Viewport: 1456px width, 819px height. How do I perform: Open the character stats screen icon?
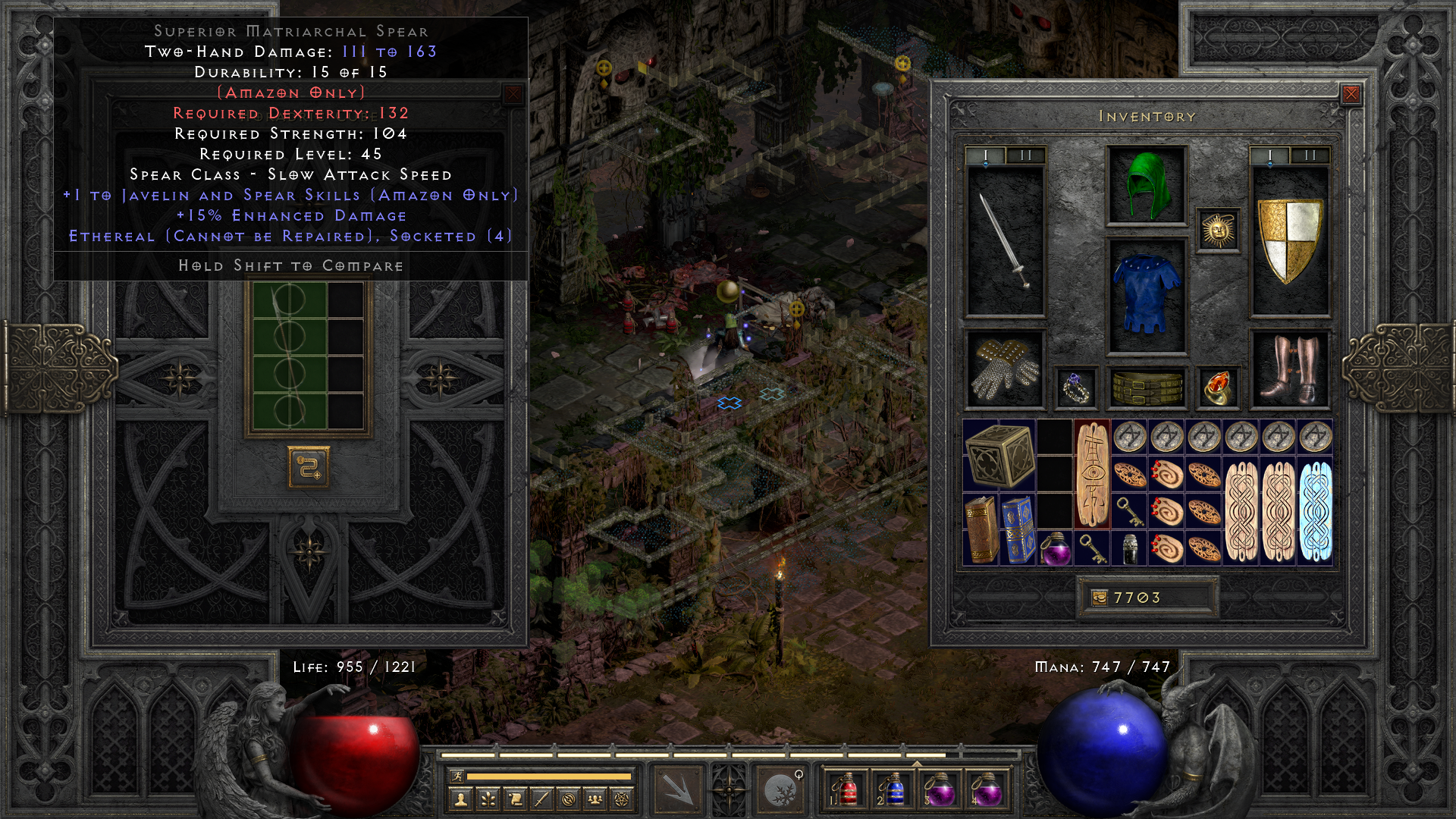[461, 799]
